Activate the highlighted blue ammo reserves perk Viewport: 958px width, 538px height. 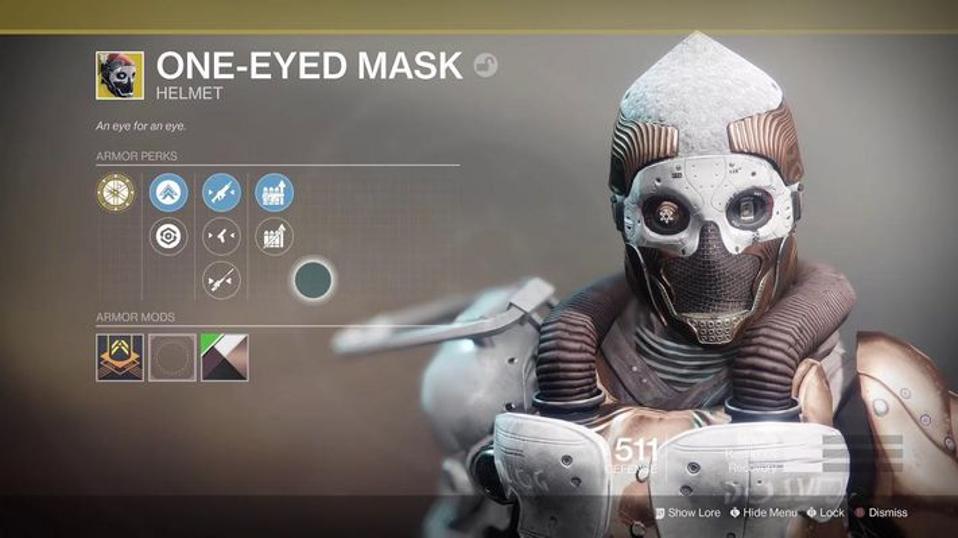(274, 192)
